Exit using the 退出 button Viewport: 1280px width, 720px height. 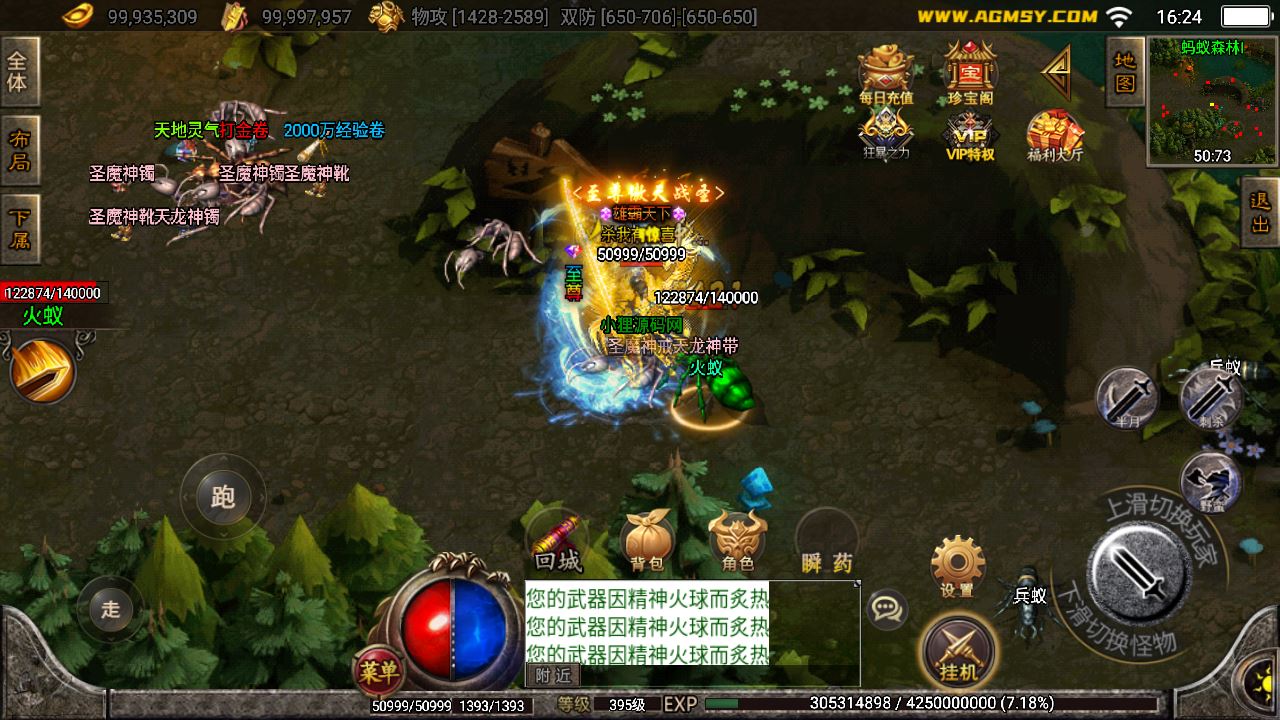pos(1261,212)
